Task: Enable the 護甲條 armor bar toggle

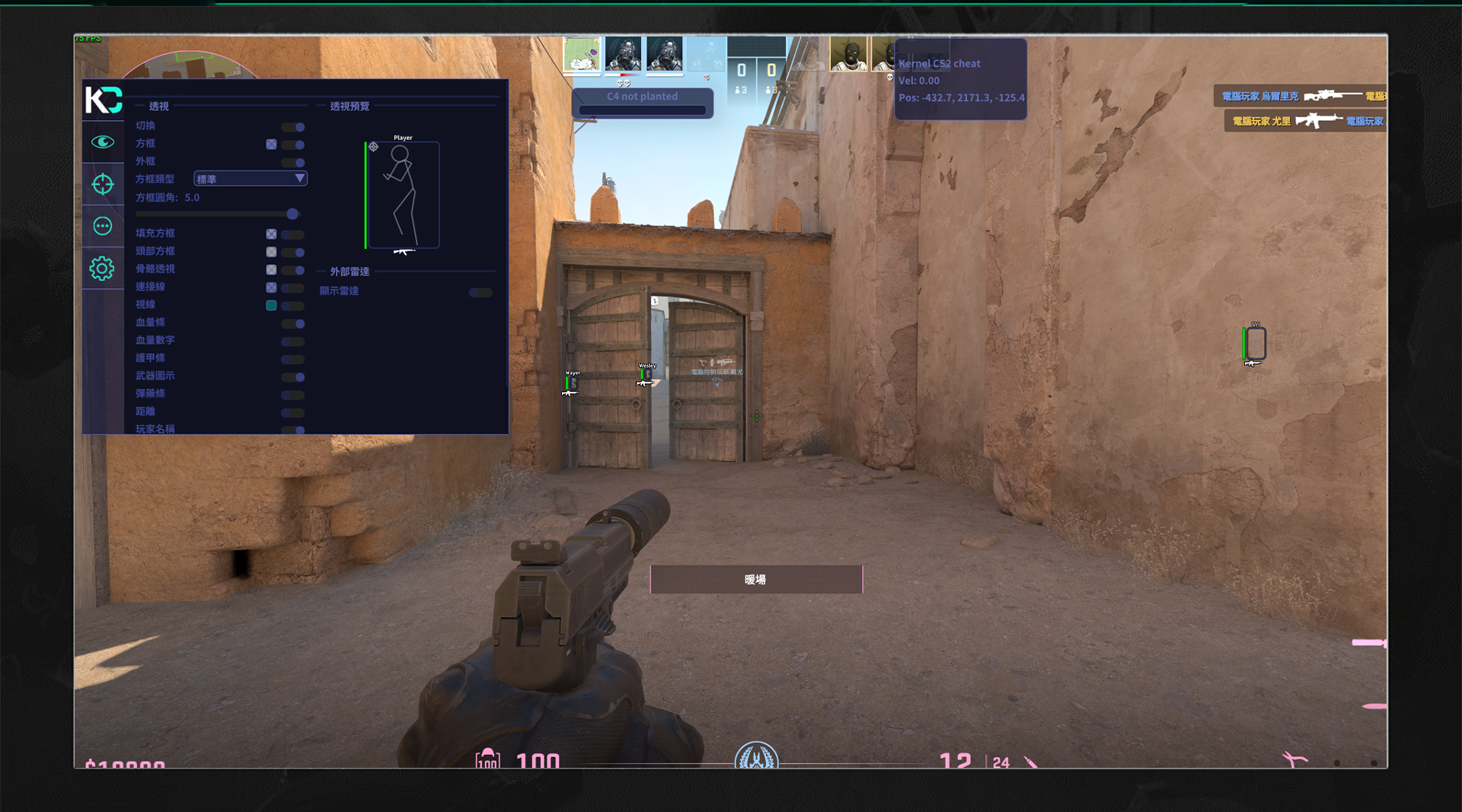Action: coord(293,359)
